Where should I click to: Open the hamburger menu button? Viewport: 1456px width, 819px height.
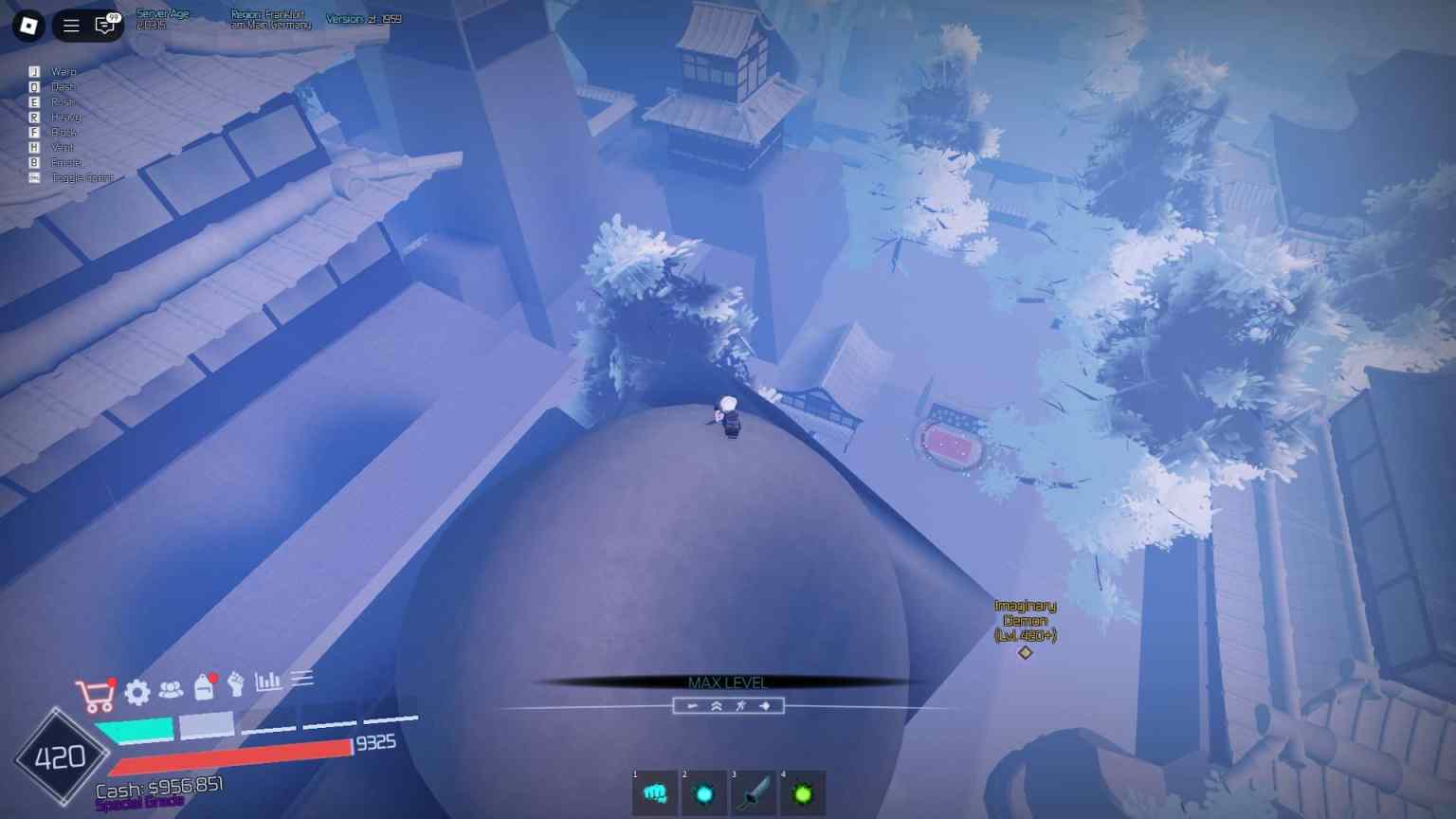coord(70,25)
